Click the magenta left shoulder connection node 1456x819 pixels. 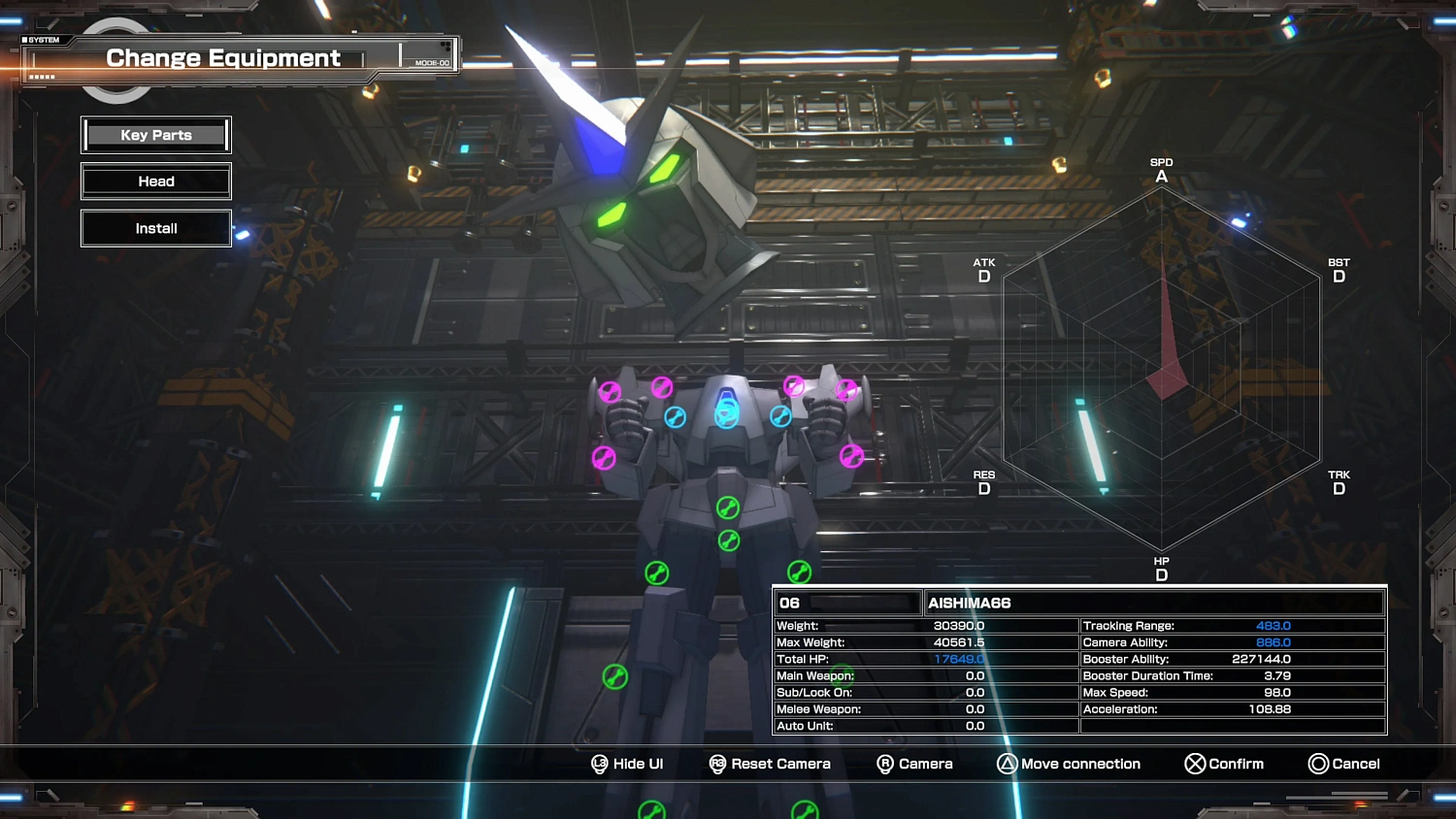click(x=662, y=387)
